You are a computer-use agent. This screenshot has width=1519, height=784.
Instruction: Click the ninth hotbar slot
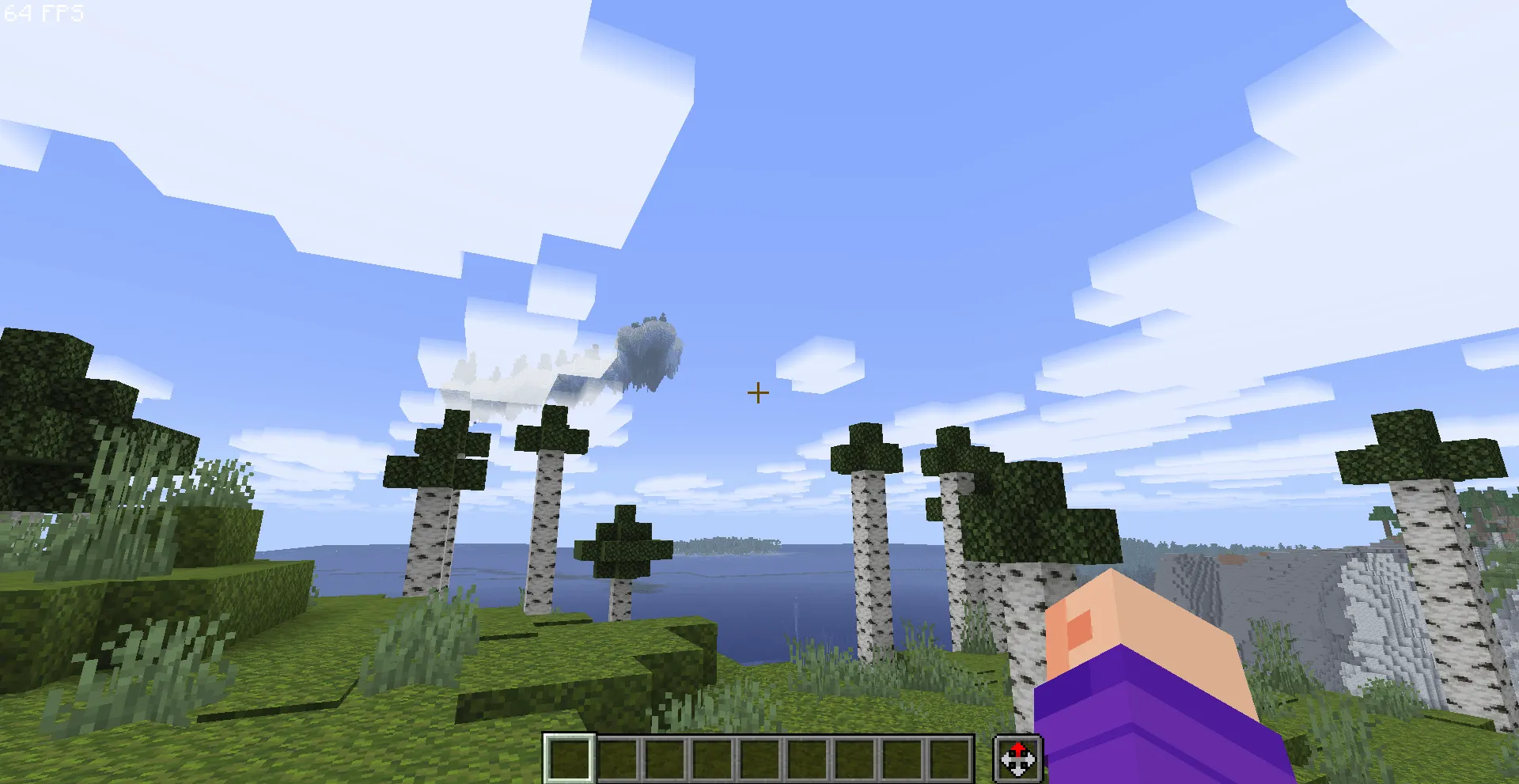949,759
